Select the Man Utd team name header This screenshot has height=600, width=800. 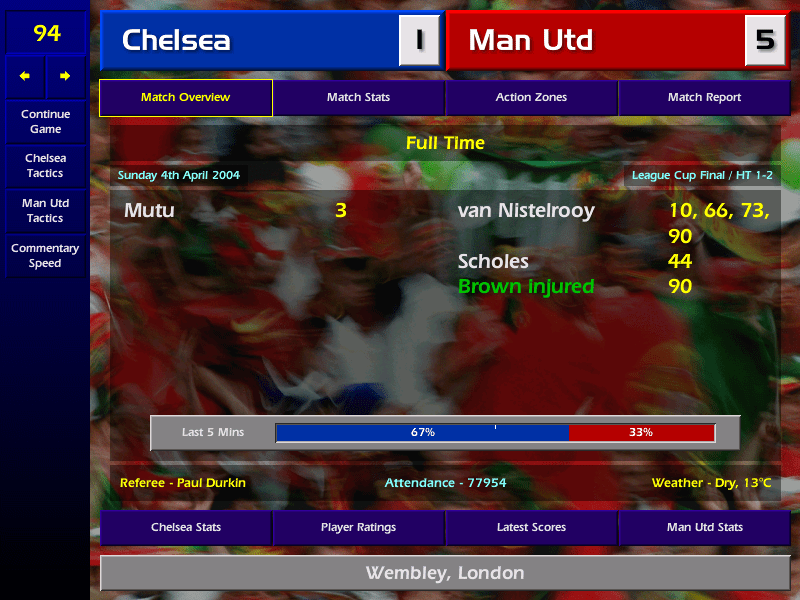click(x=596, y=40)
